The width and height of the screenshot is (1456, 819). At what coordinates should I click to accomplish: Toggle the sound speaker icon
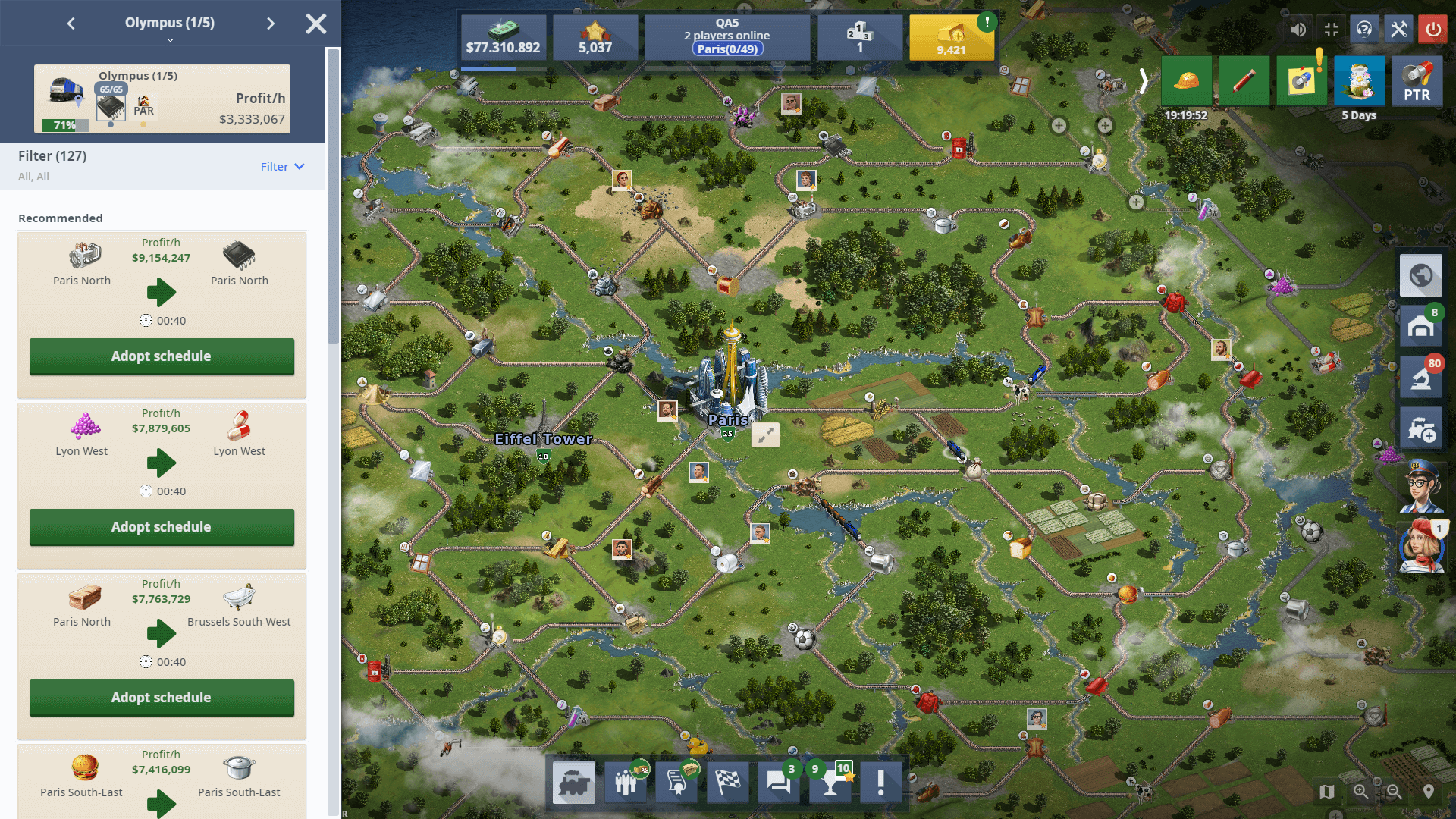click(x=1298, y=30)
